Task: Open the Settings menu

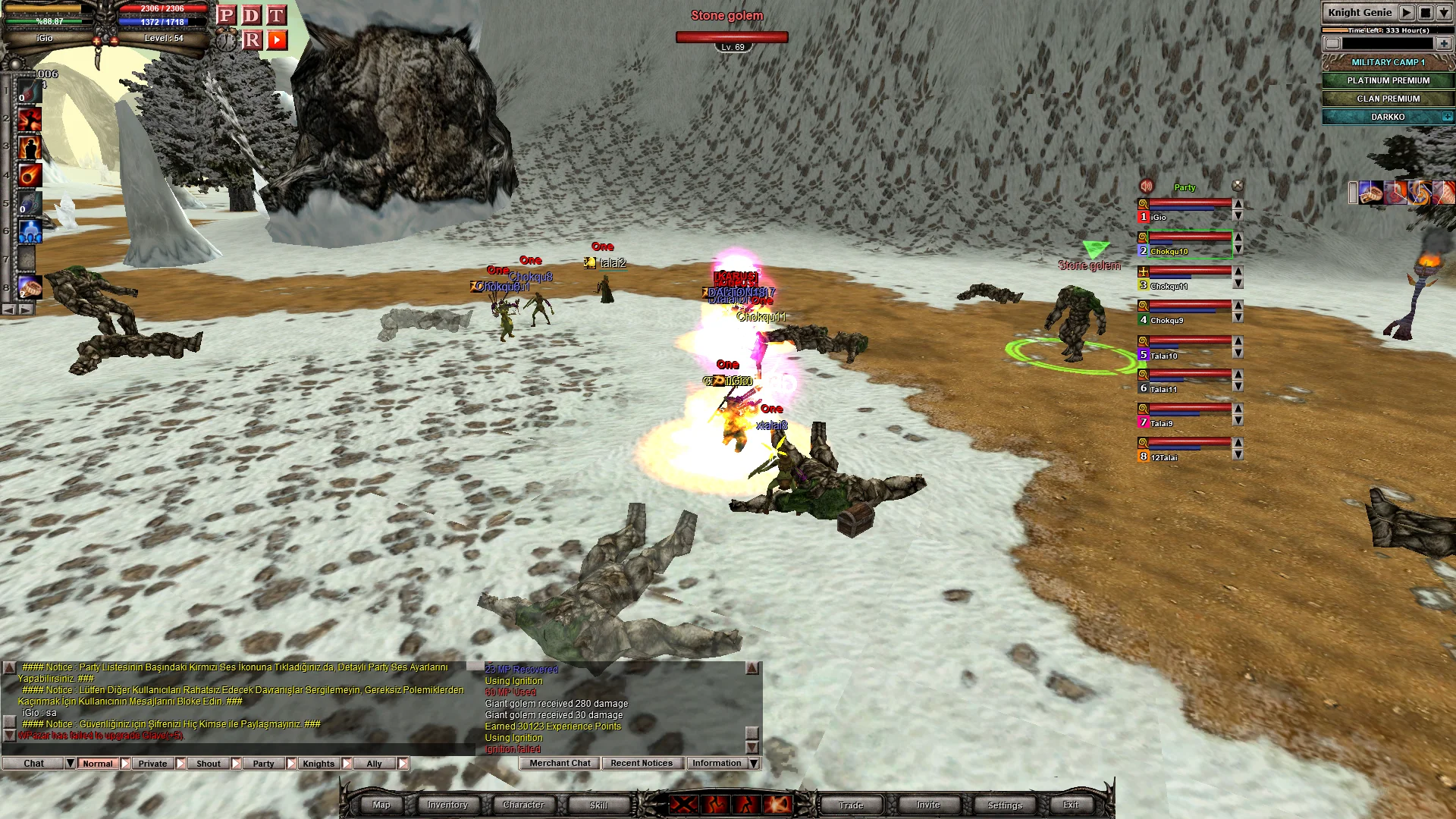Action: (1005, 805)
